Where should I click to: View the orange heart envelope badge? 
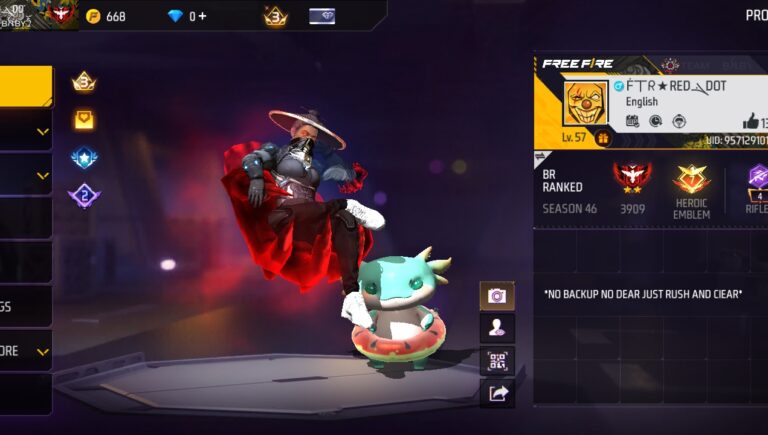point(84,120)
